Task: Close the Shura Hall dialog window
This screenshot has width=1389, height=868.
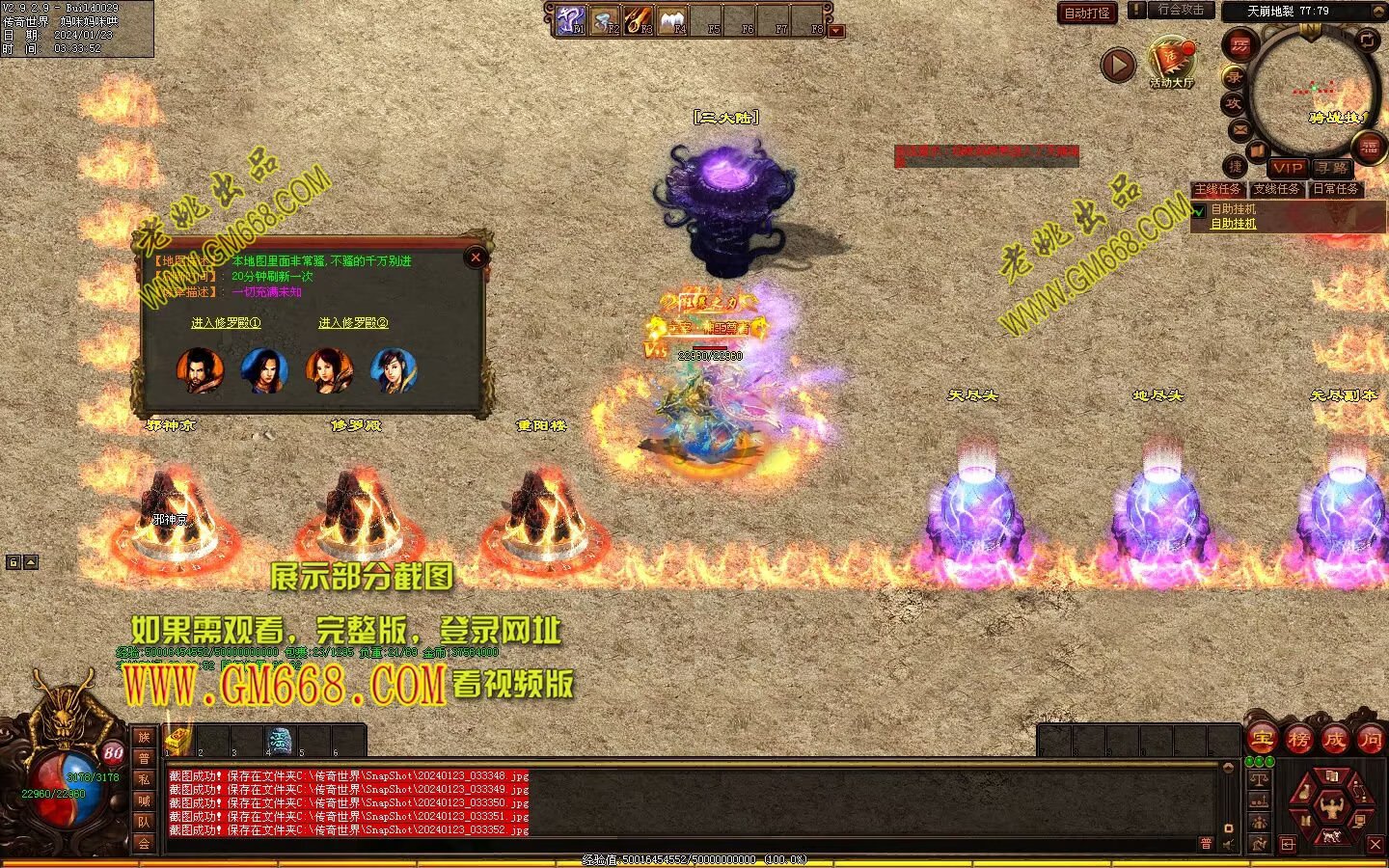Action: click(x=475, y=258)
